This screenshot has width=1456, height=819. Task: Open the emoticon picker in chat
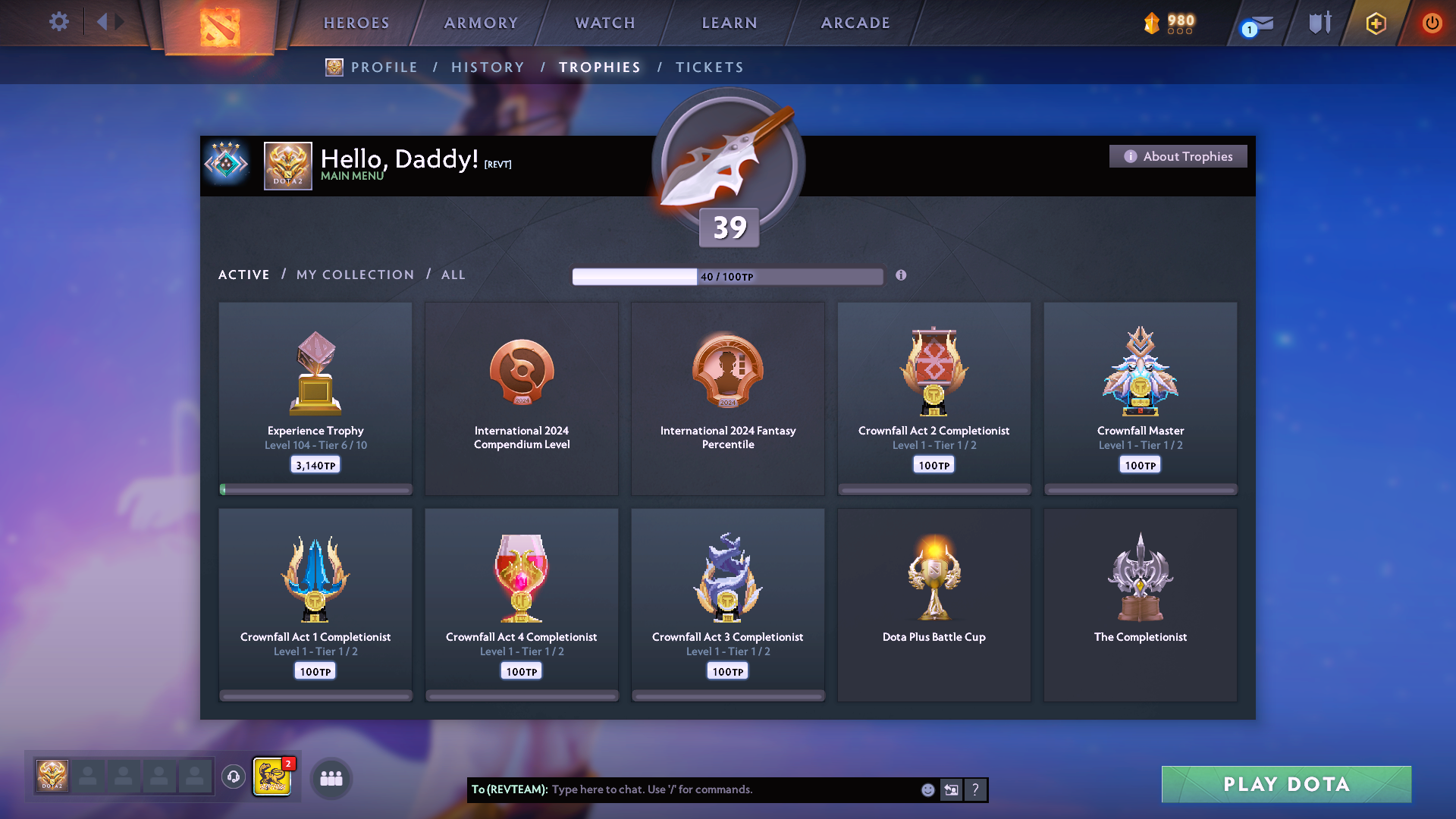tap(927, 789)
